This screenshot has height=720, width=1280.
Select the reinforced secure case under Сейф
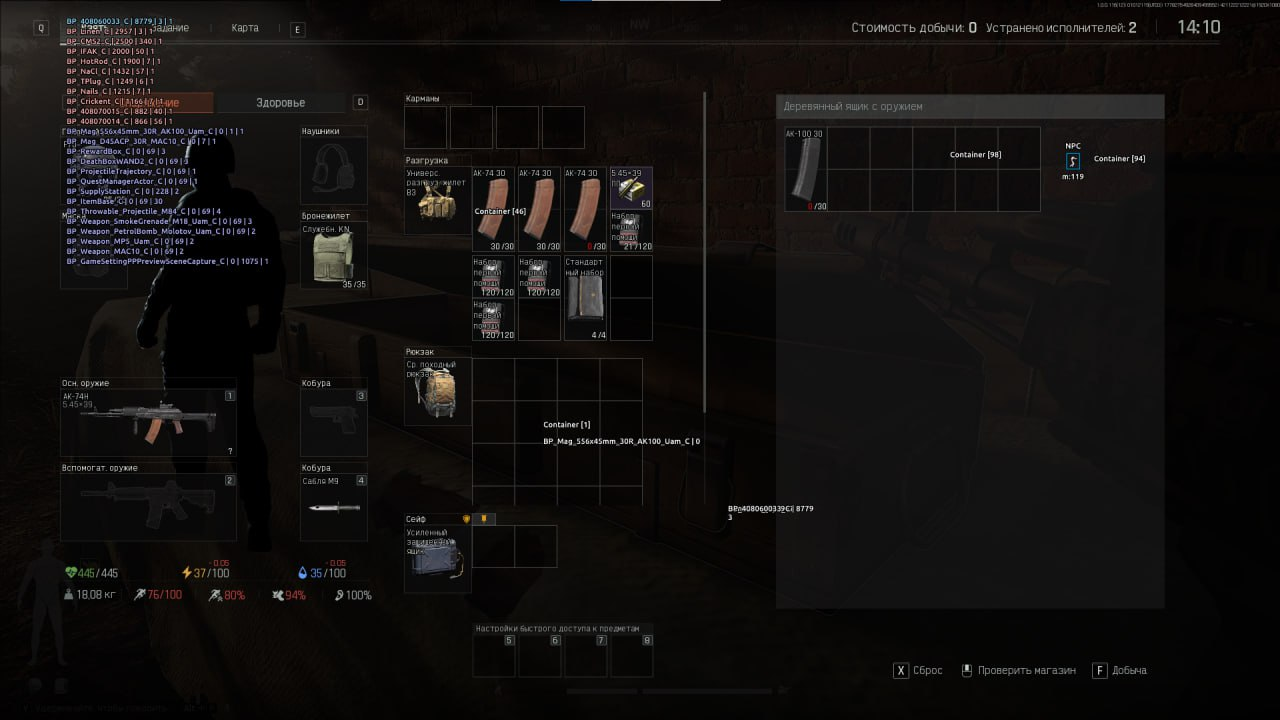coord(437,558)
